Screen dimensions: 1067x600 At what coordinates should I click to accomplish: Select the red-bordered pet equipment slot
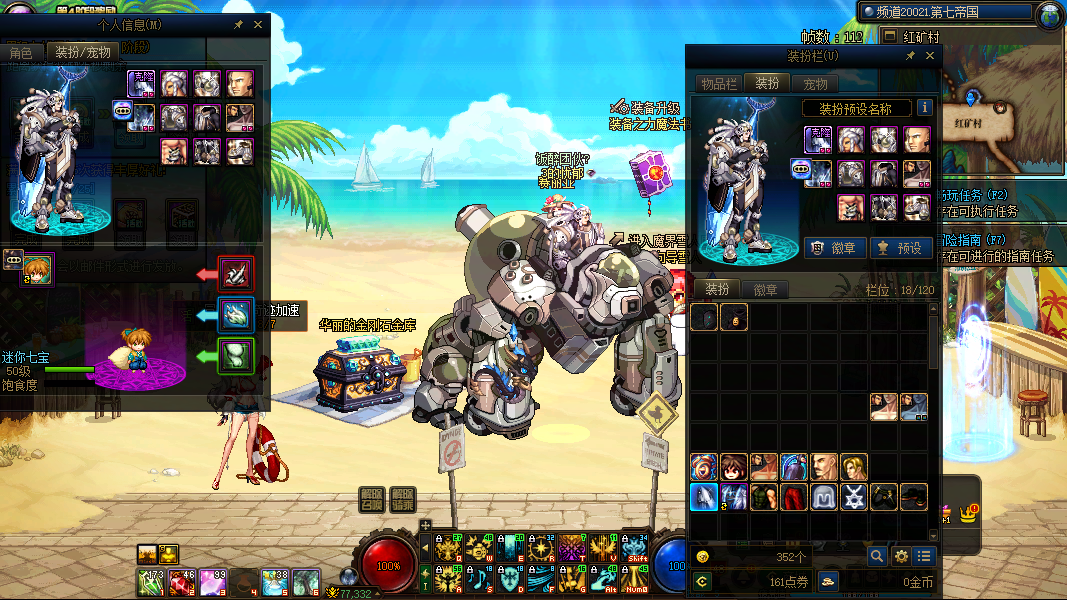tap(236, 273)
